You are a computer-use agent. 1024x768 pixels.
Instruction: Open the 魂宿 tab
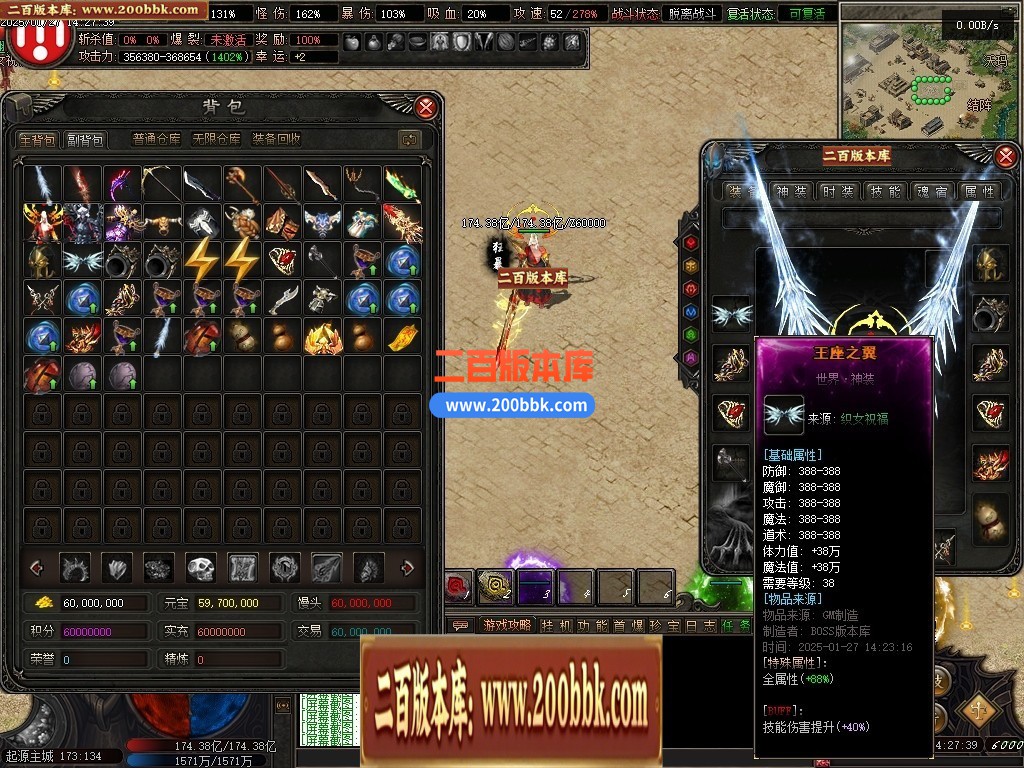(932, 191)
